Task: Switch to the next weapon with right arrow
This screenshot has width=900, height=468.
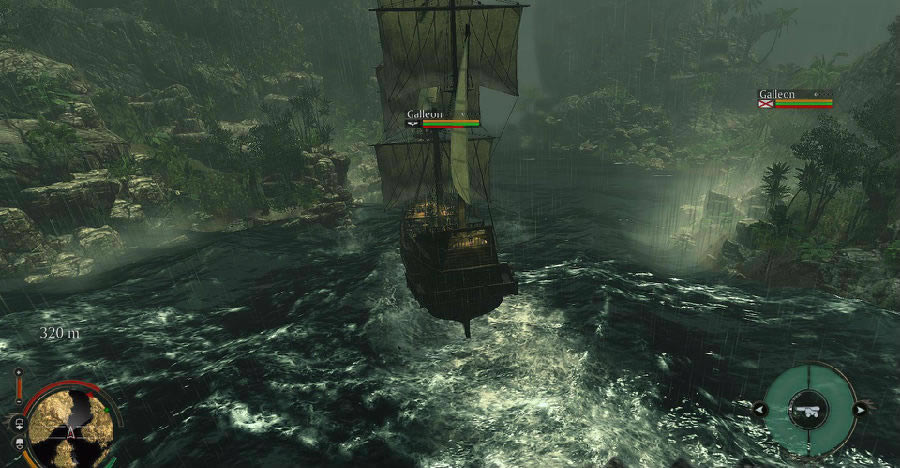Action: [858, 409]
